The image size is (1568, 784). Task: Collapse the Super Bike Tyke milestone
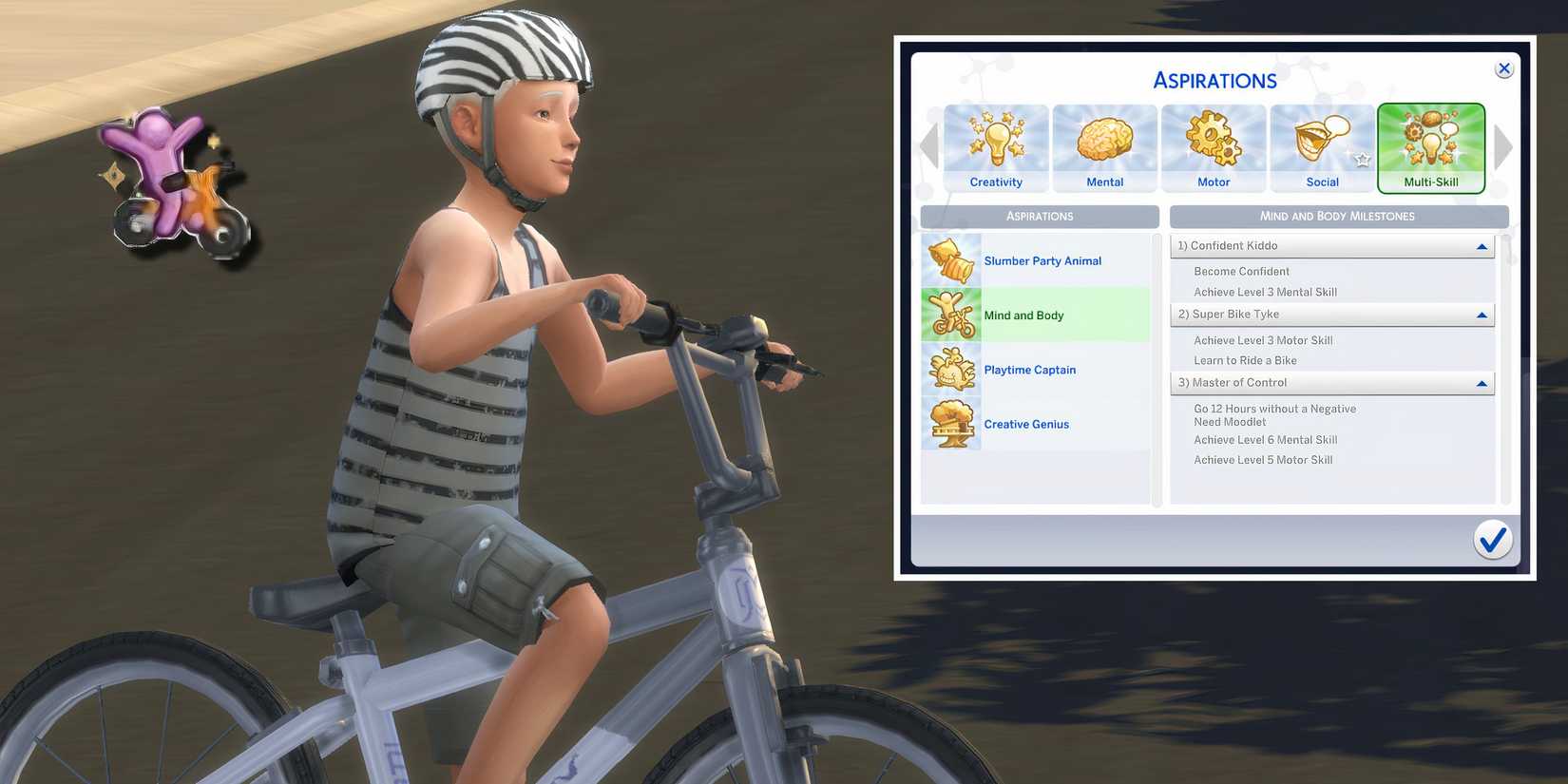point(1481,314)
